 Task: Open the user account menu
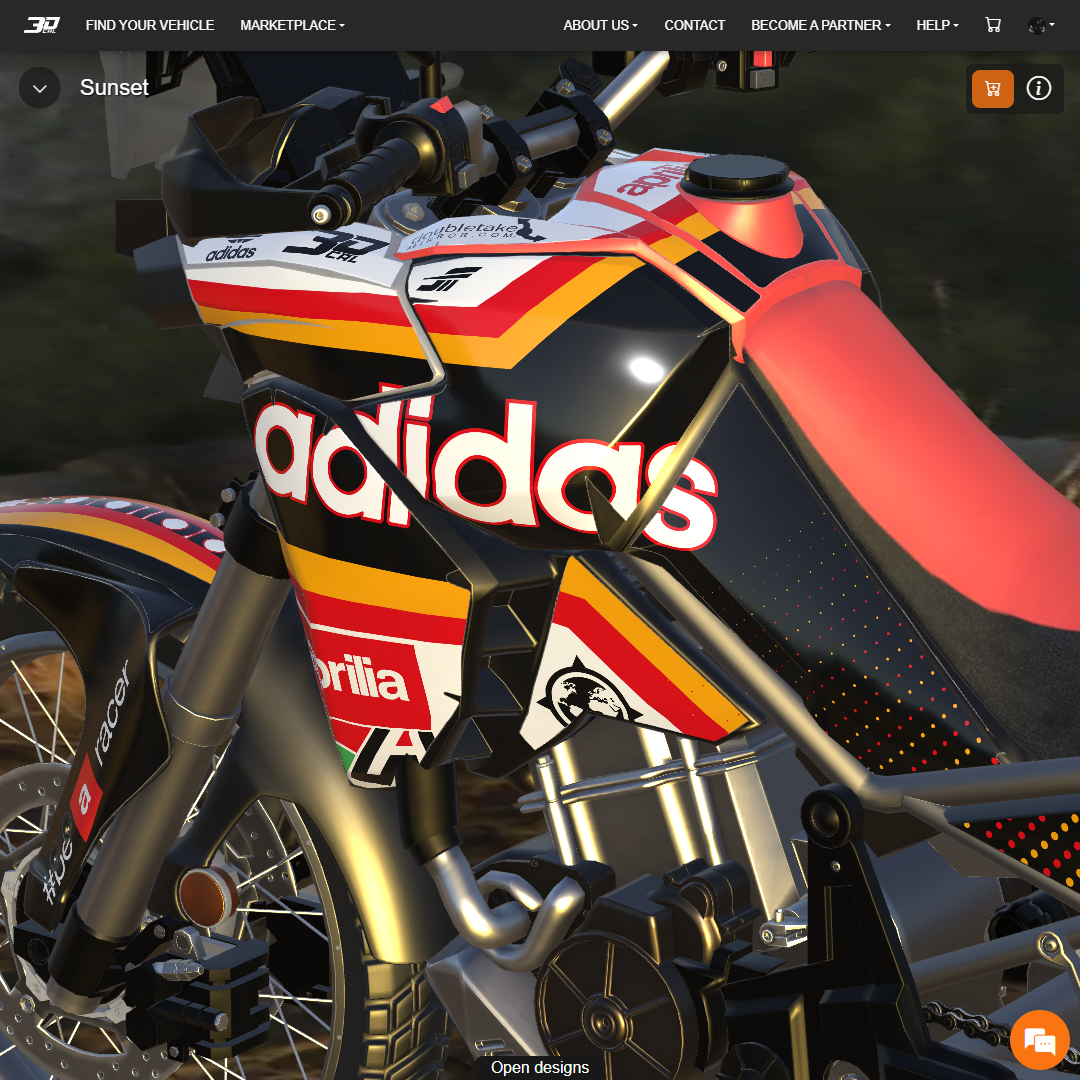click(1040, 25)
